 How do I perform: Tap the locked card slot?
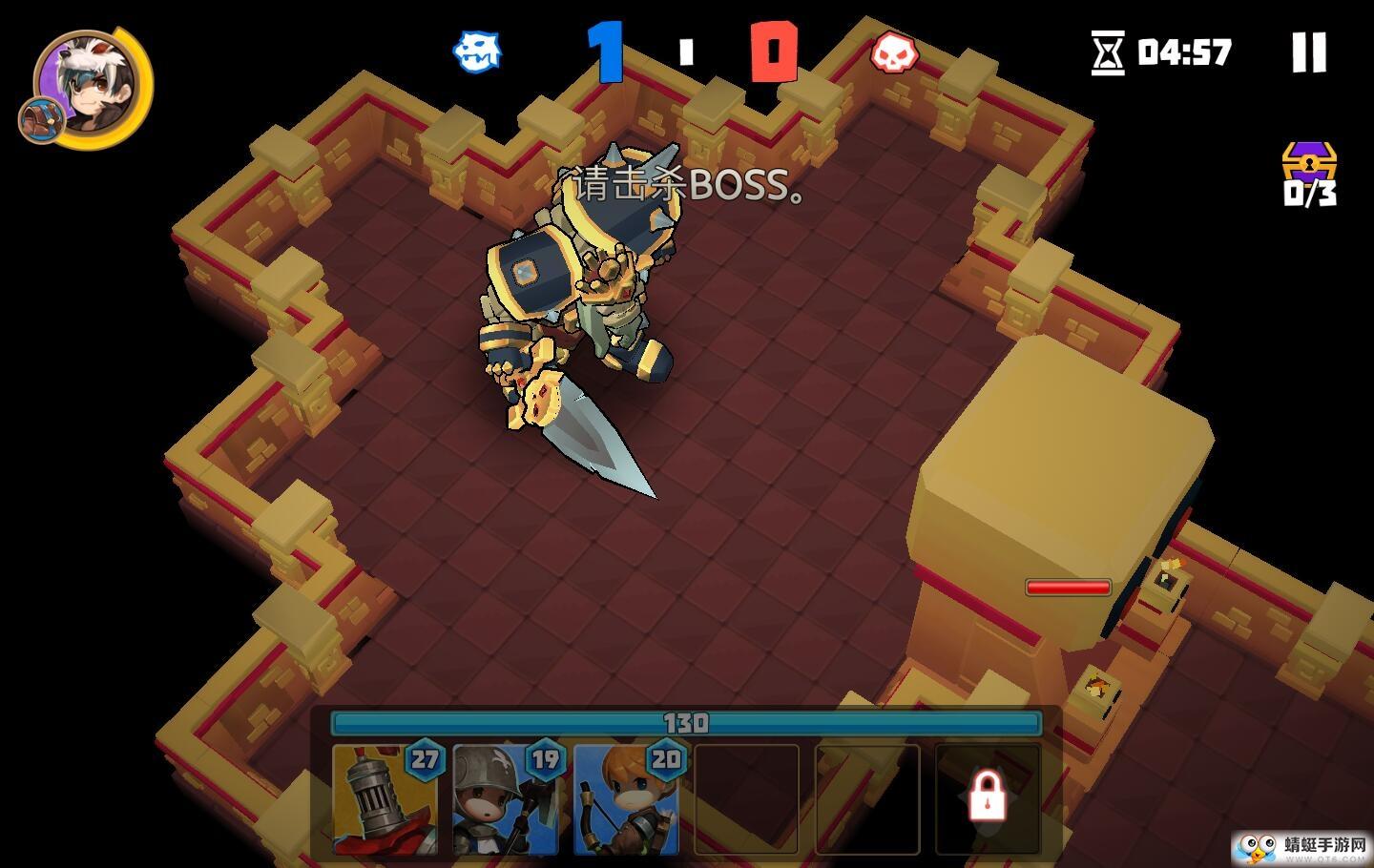pyautogui.click(x=988, y=799)
